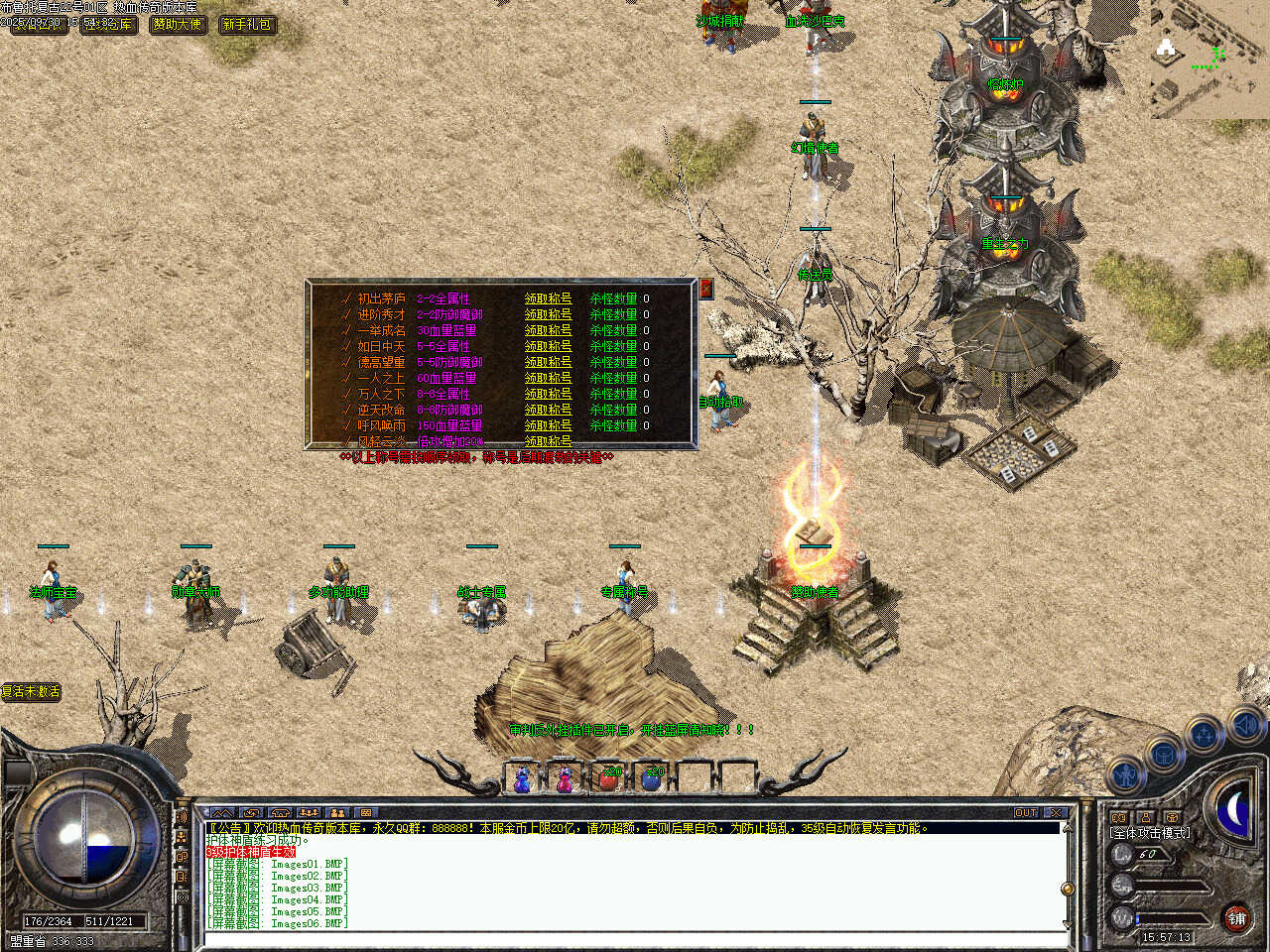Viewport: 1270px width, 952px height.
Task: Claim the 一人之上 title
Action: 548,378
